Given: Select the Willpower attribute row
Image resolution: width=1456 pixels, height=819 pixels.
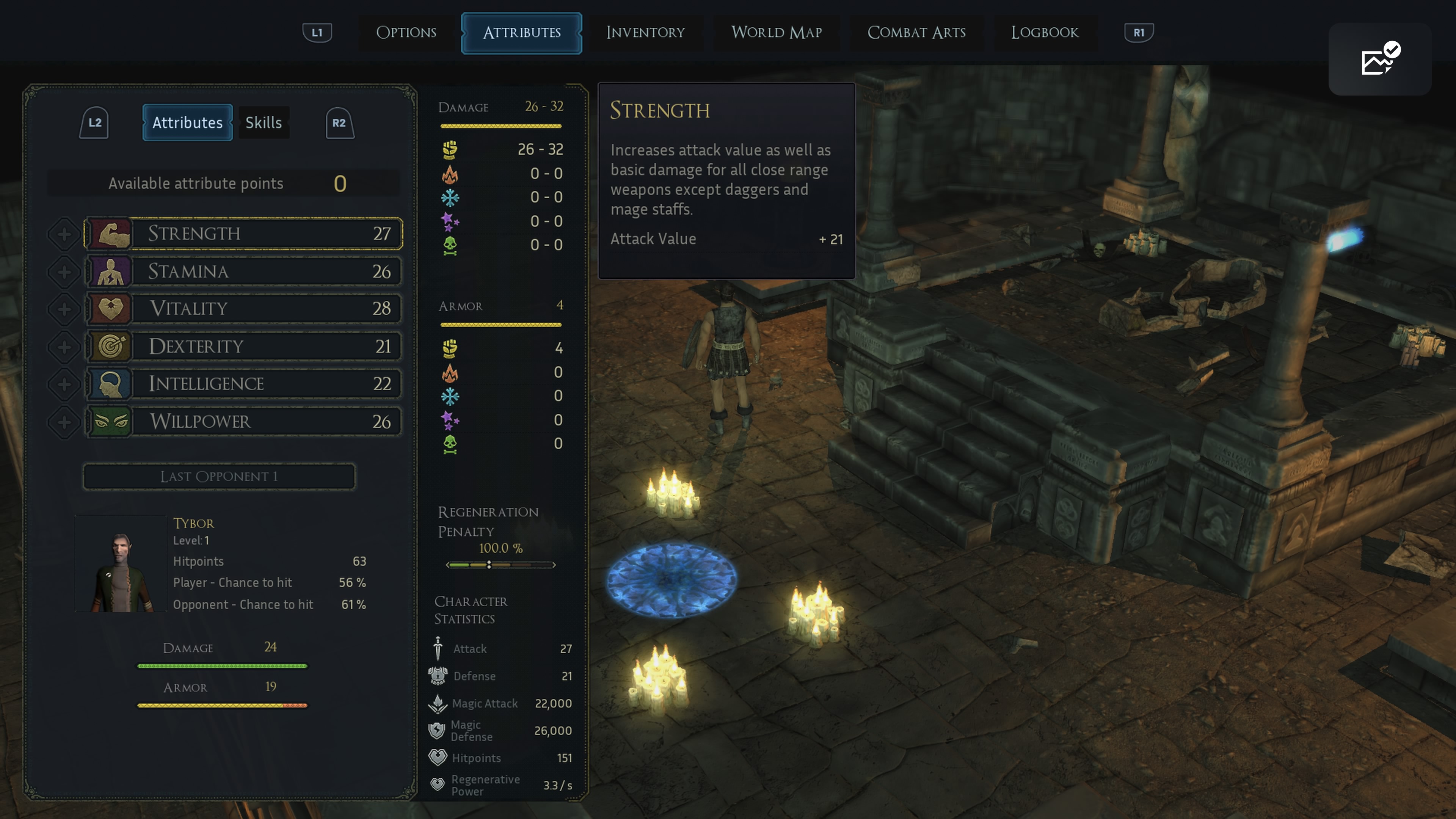Looking at the screenshot, I should 243,422.
